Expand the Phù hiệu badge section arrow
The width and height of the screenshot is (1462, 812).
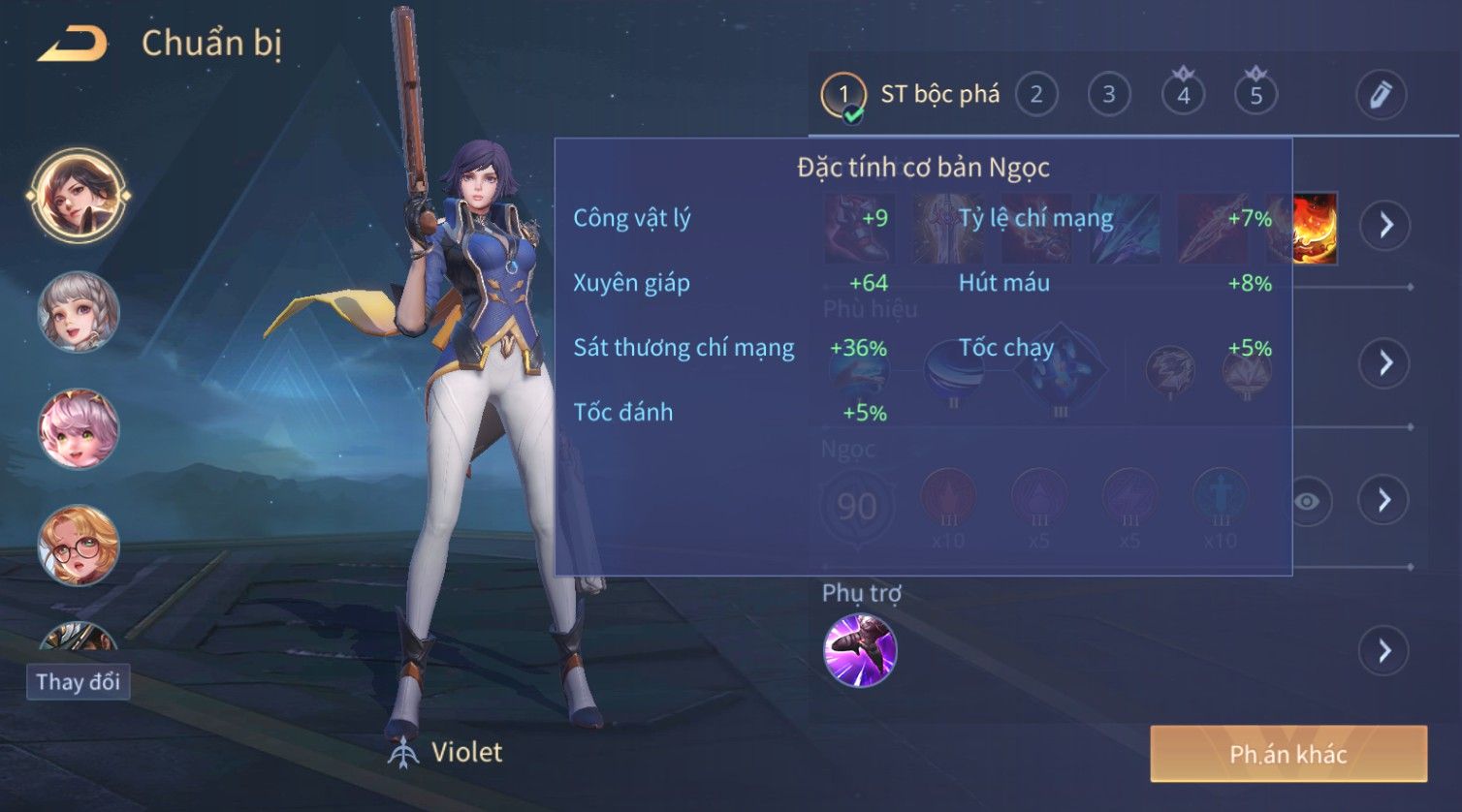point(1385,363)
